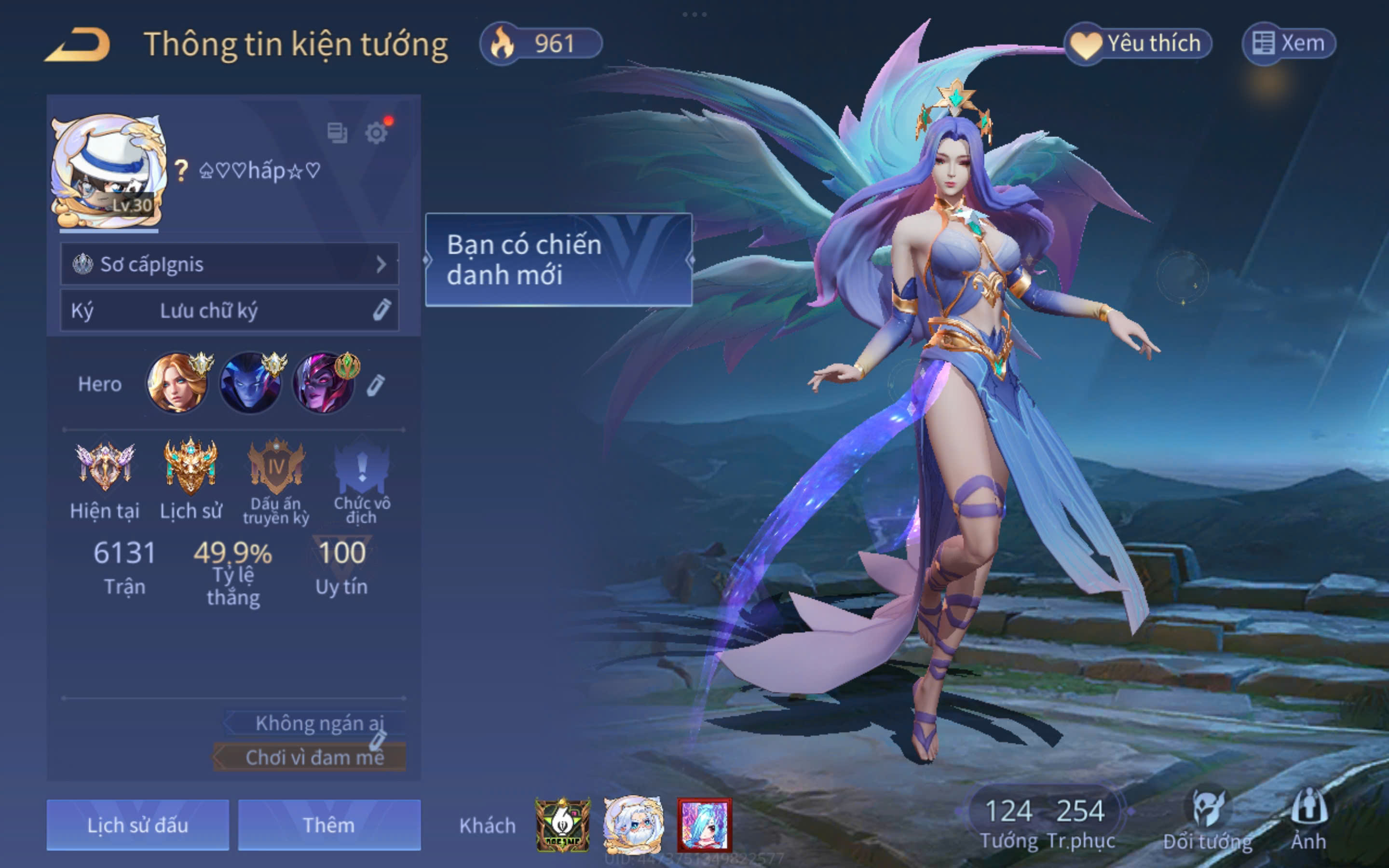Go back with the gold arrow button
Viewport: 1389px width, 868px height.
79,45
